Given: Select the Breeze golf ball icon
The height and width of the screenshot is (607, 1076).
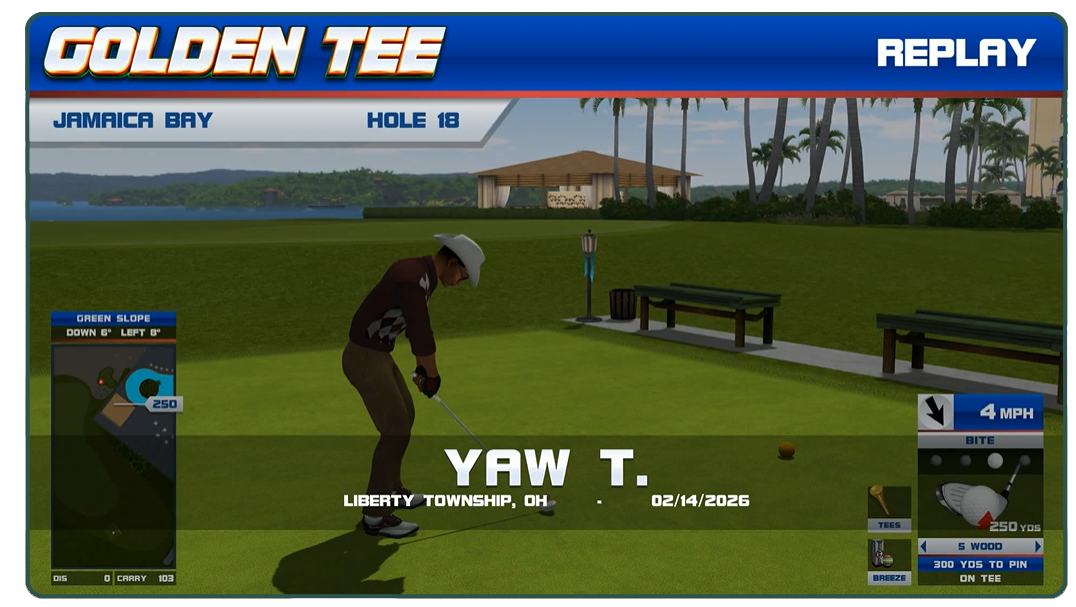Looking at the screenshot, I should coord(889,558).
